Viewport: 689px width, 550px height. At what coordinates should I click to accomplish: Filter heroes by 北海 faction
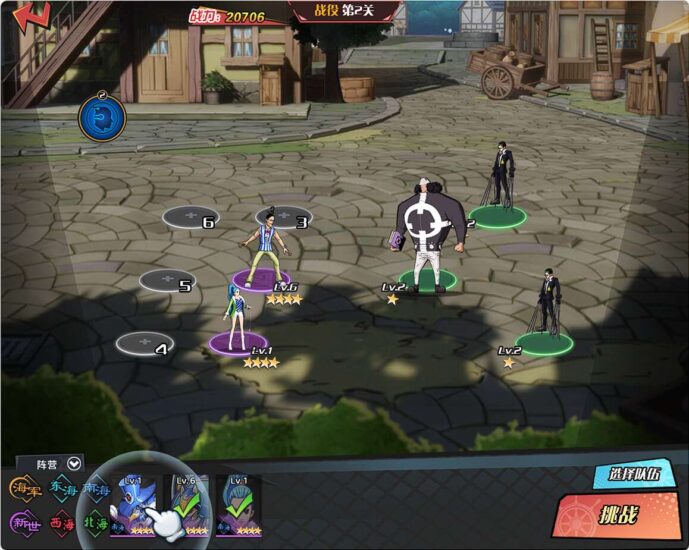97,521
